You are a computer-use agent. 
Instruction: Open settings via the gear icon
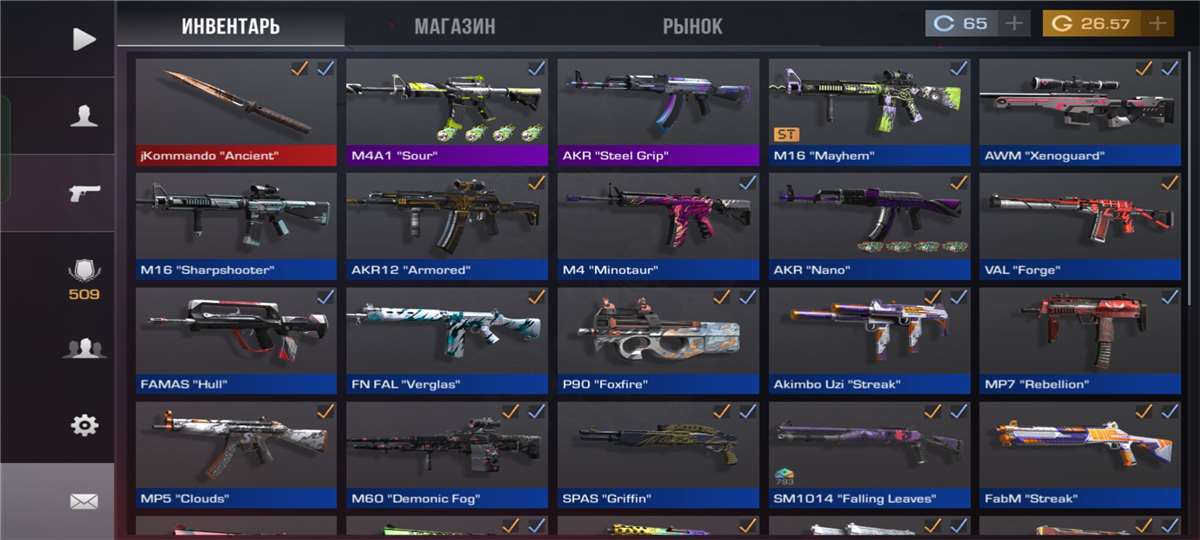[x=84, y=425]
